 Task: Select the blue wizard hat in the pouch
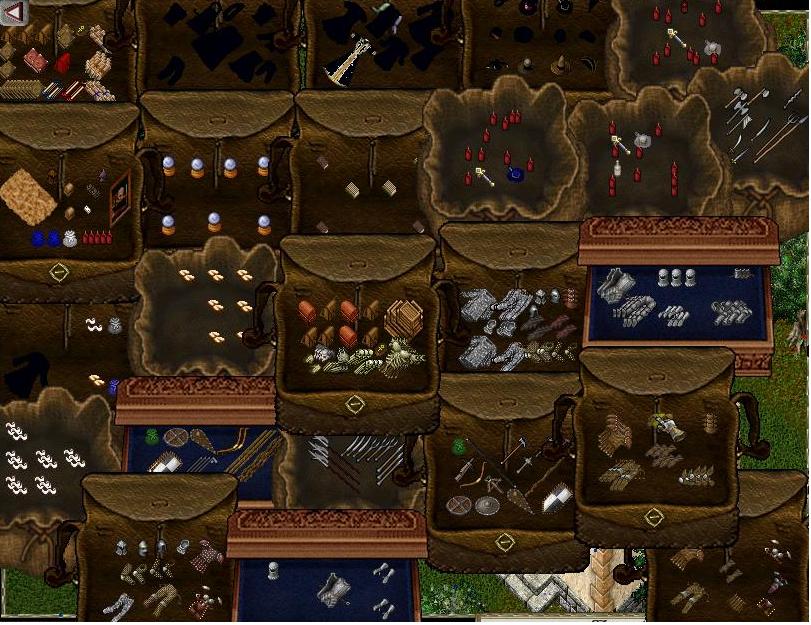pyautogui.click(x=515, y=174)
